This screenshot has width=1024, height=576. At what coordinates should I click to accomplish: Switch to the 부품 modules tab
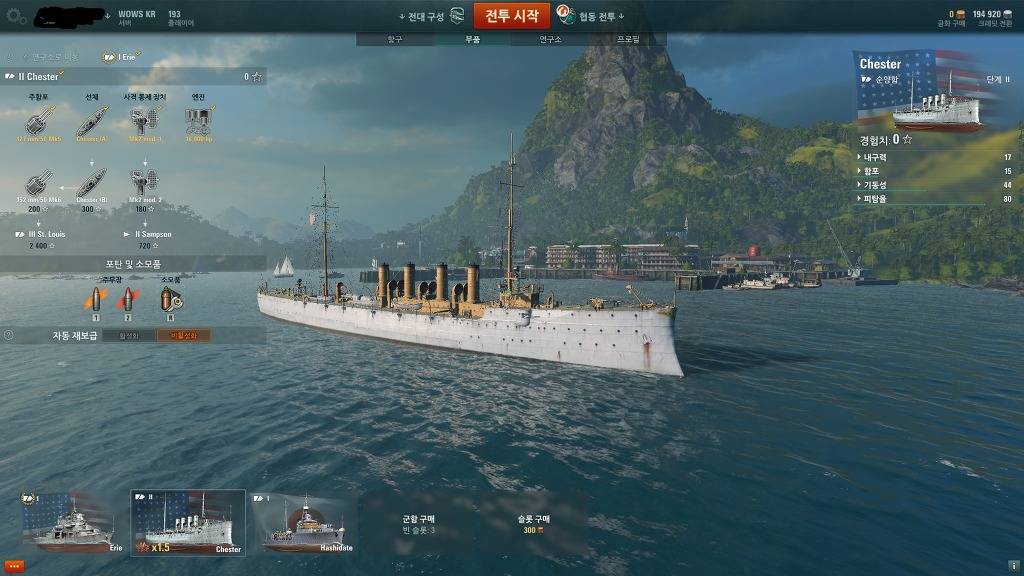click(x=472, y=39)
